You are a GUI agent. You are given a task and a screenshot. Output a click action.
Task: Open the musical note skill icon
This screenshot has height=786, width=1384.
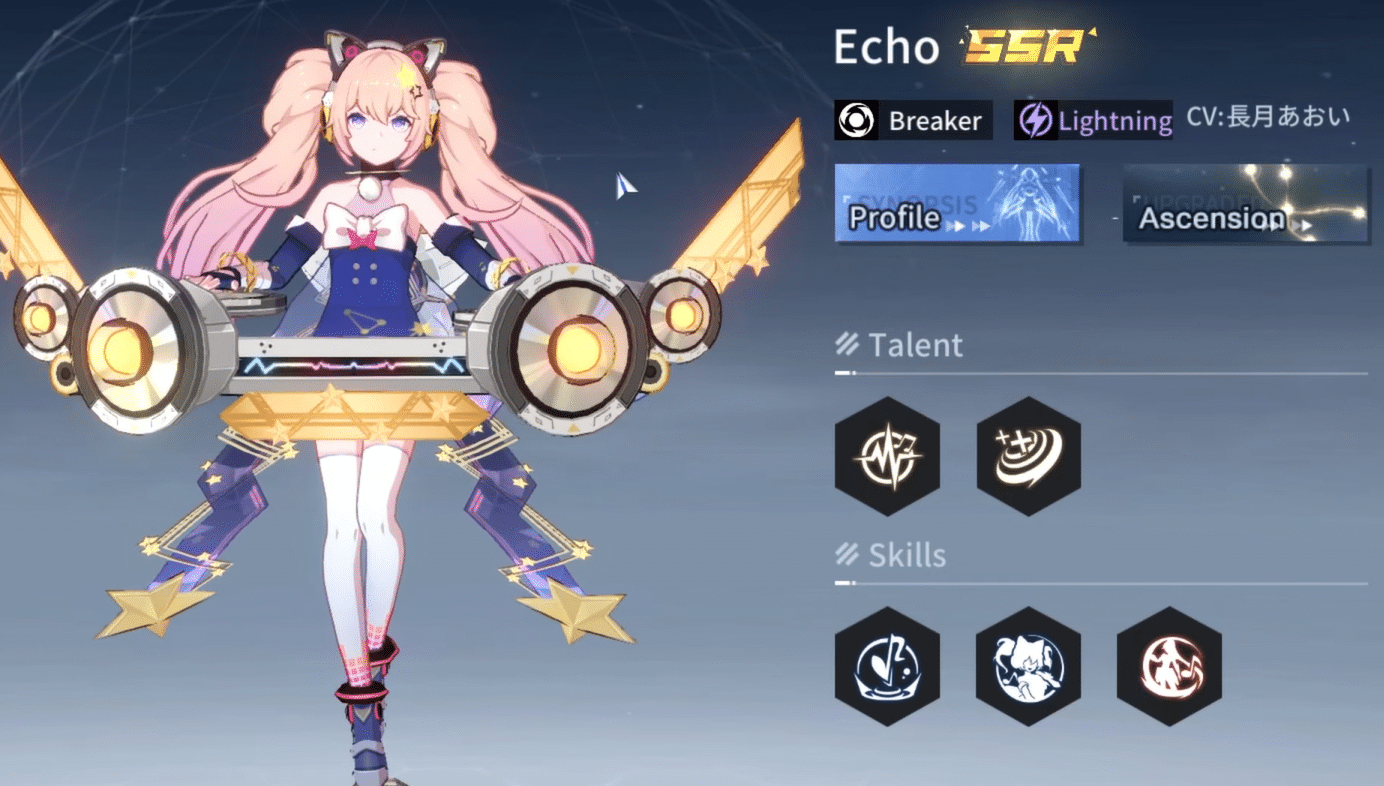coord(887,665)
